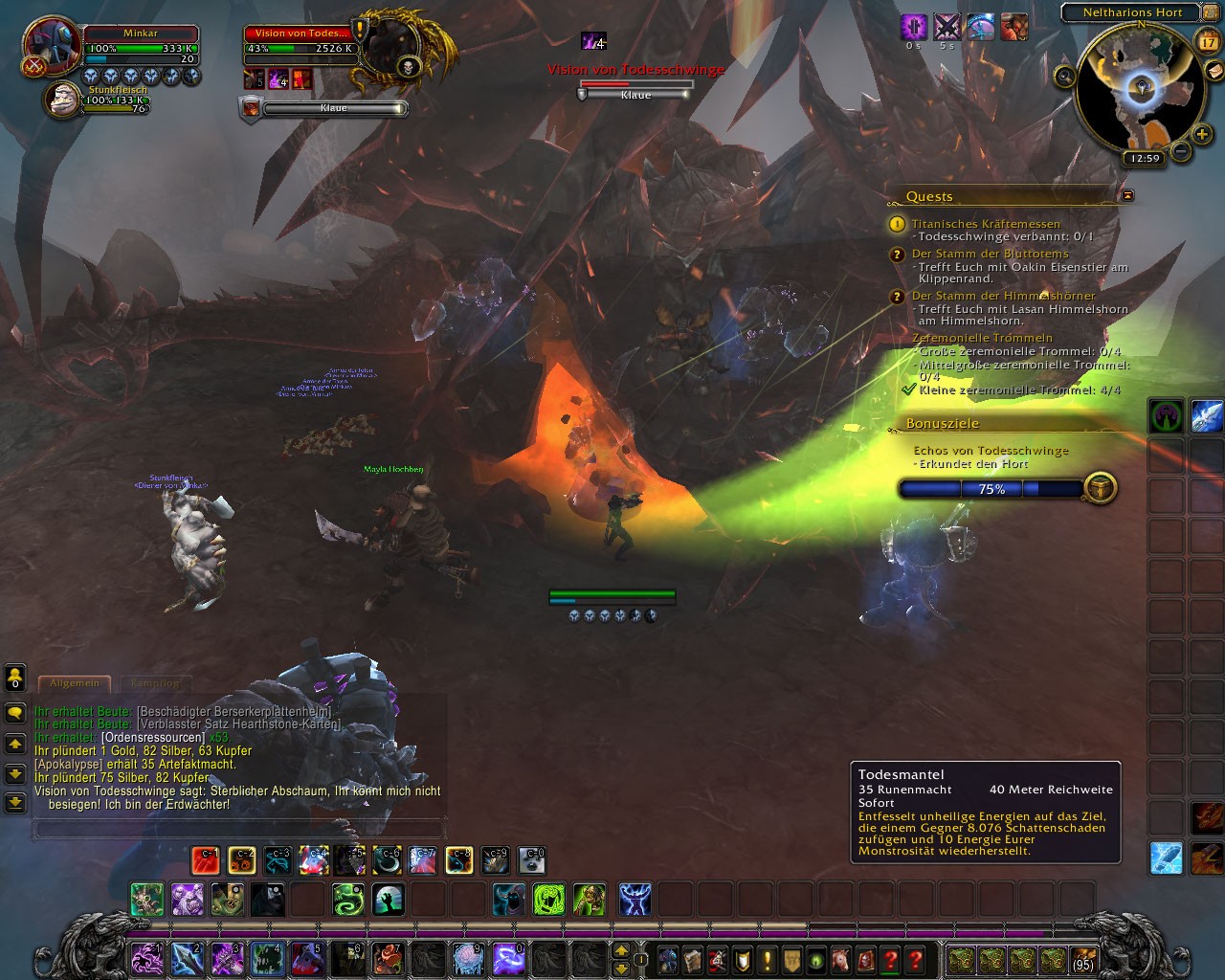
Task: Switch to the Kampflog chat tab
Action: [x=154, y=683]
